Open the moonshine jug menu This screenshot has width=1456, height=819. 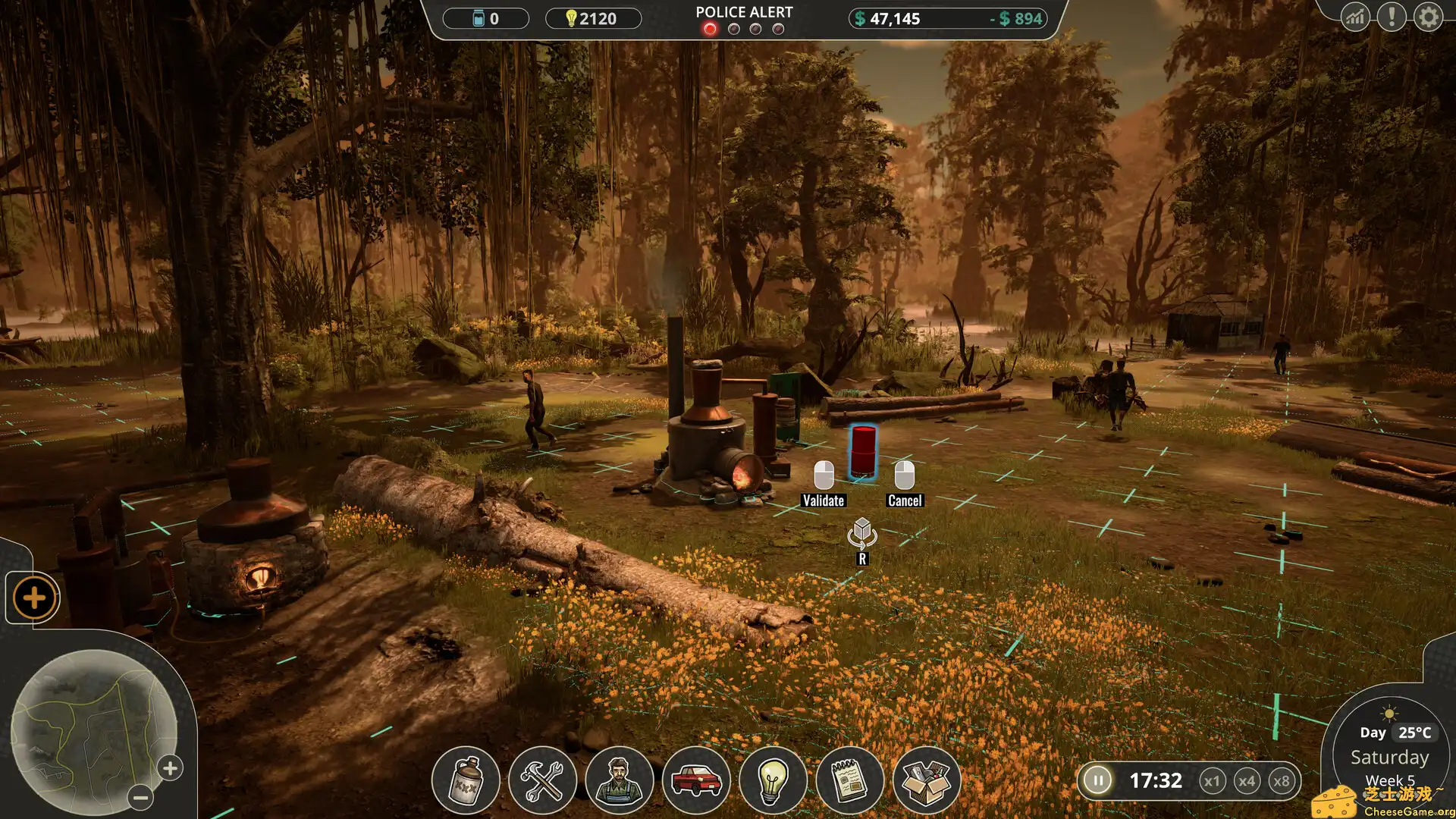click(x=466, y=780)
